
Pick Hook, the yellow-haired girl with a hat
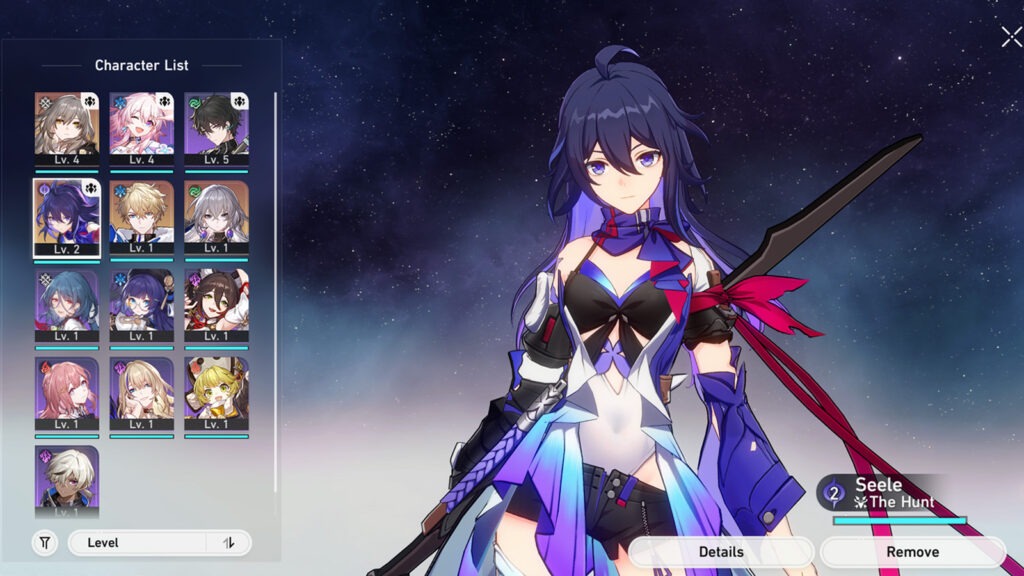pos(216,393)
